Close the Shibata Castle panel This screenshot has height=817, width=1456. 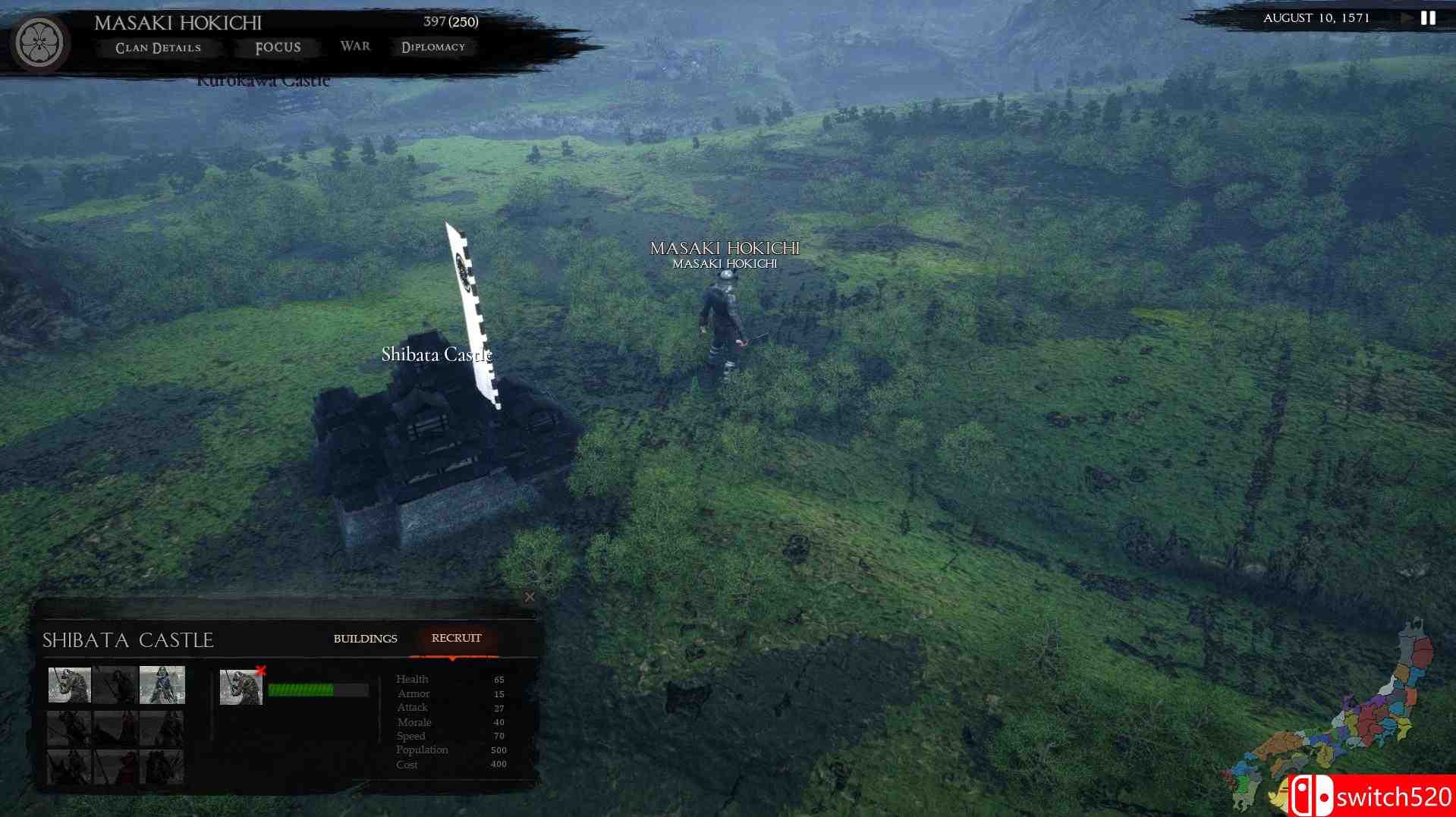click(x=530, y=597)
